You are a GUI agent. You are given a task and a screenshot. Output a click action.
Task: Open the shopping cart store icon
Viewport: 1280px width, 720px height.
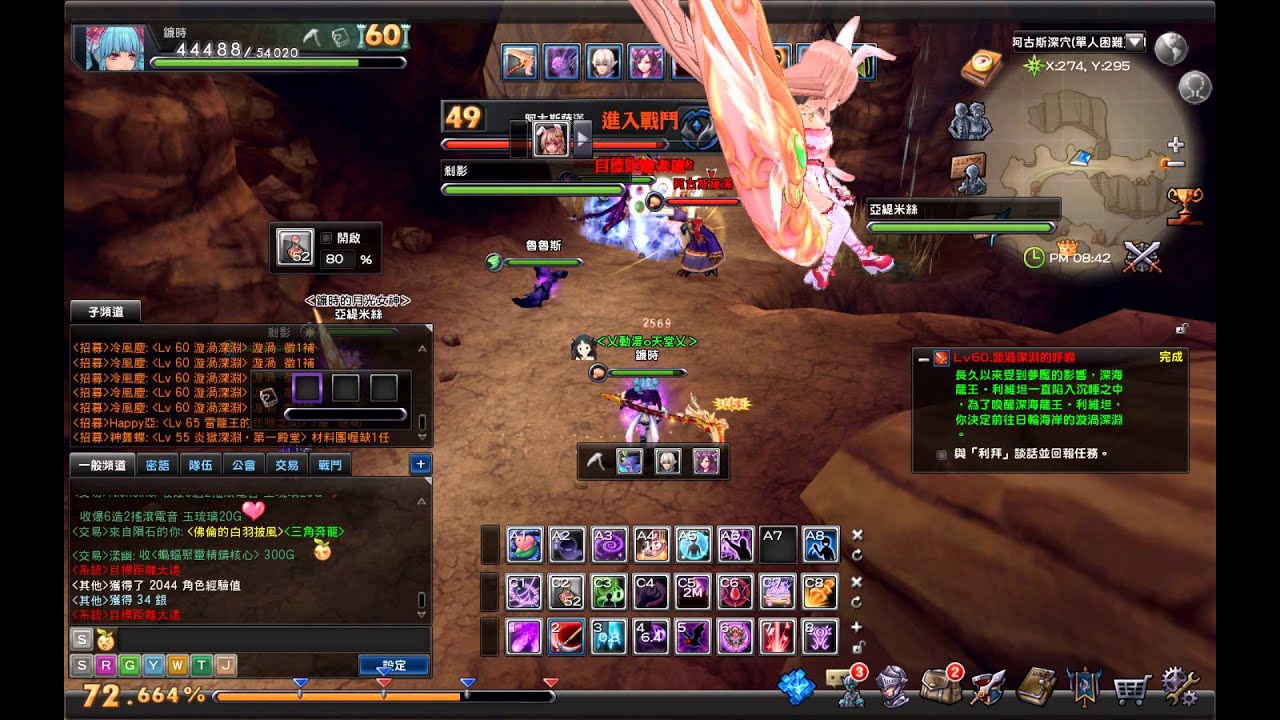pyautogui.click(x=1132, y=687)
